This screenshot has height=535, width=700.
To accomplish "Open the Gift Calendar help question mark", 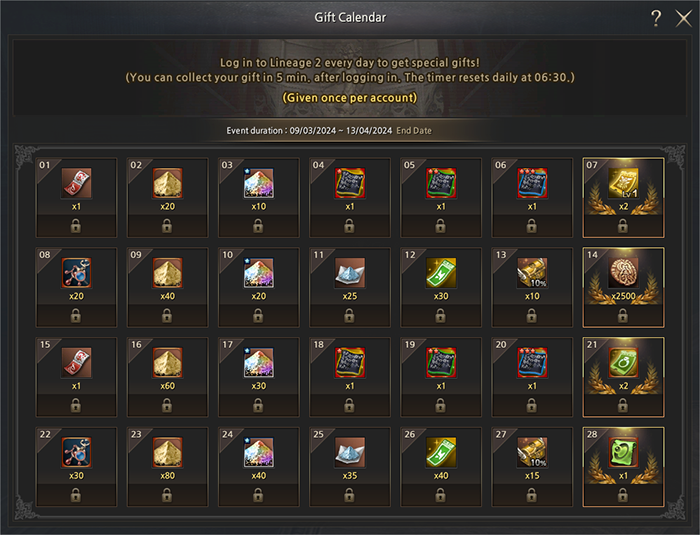I will coord(656,18).
